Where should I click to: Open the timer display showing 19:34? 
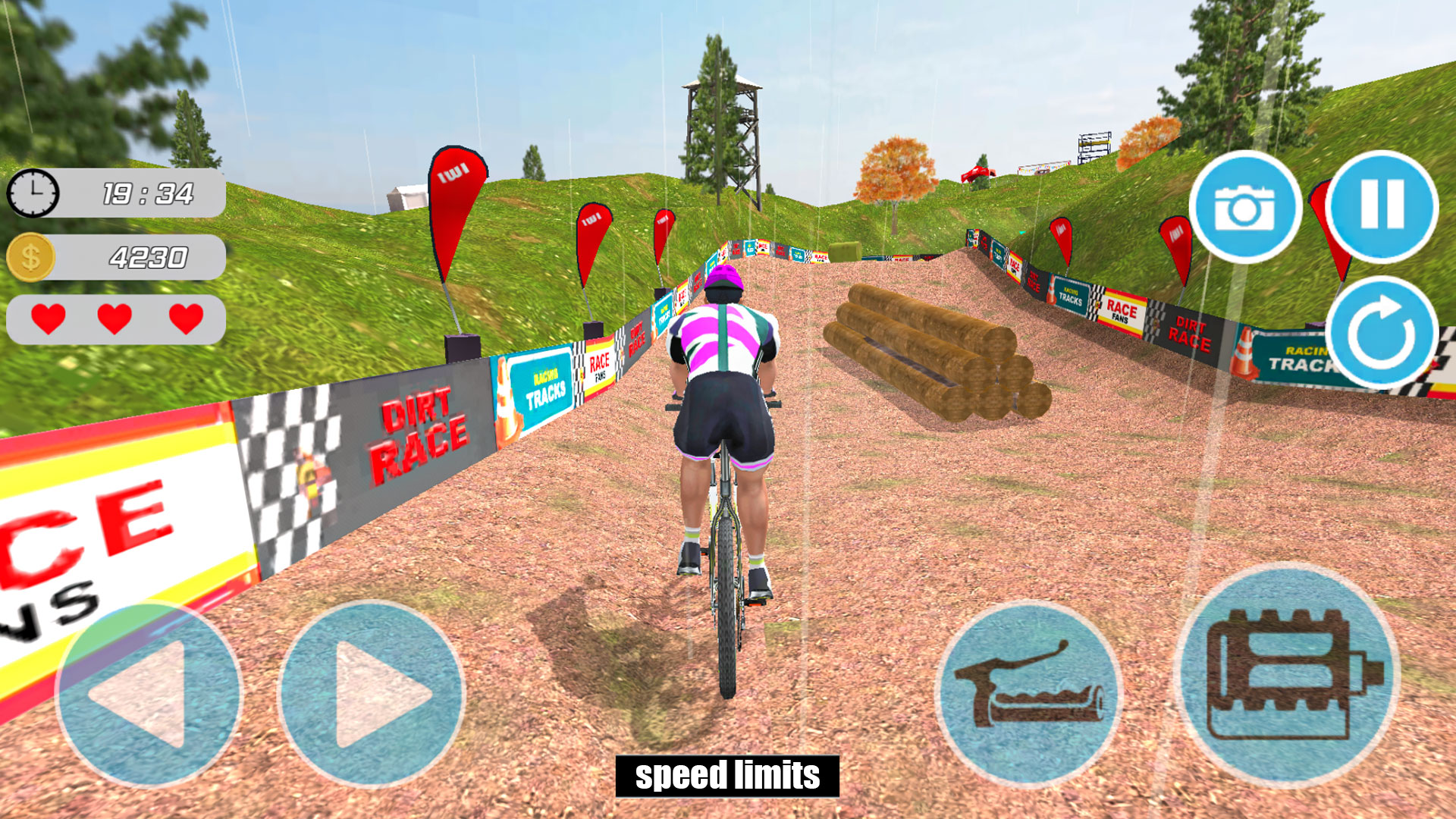coord(150,192)
